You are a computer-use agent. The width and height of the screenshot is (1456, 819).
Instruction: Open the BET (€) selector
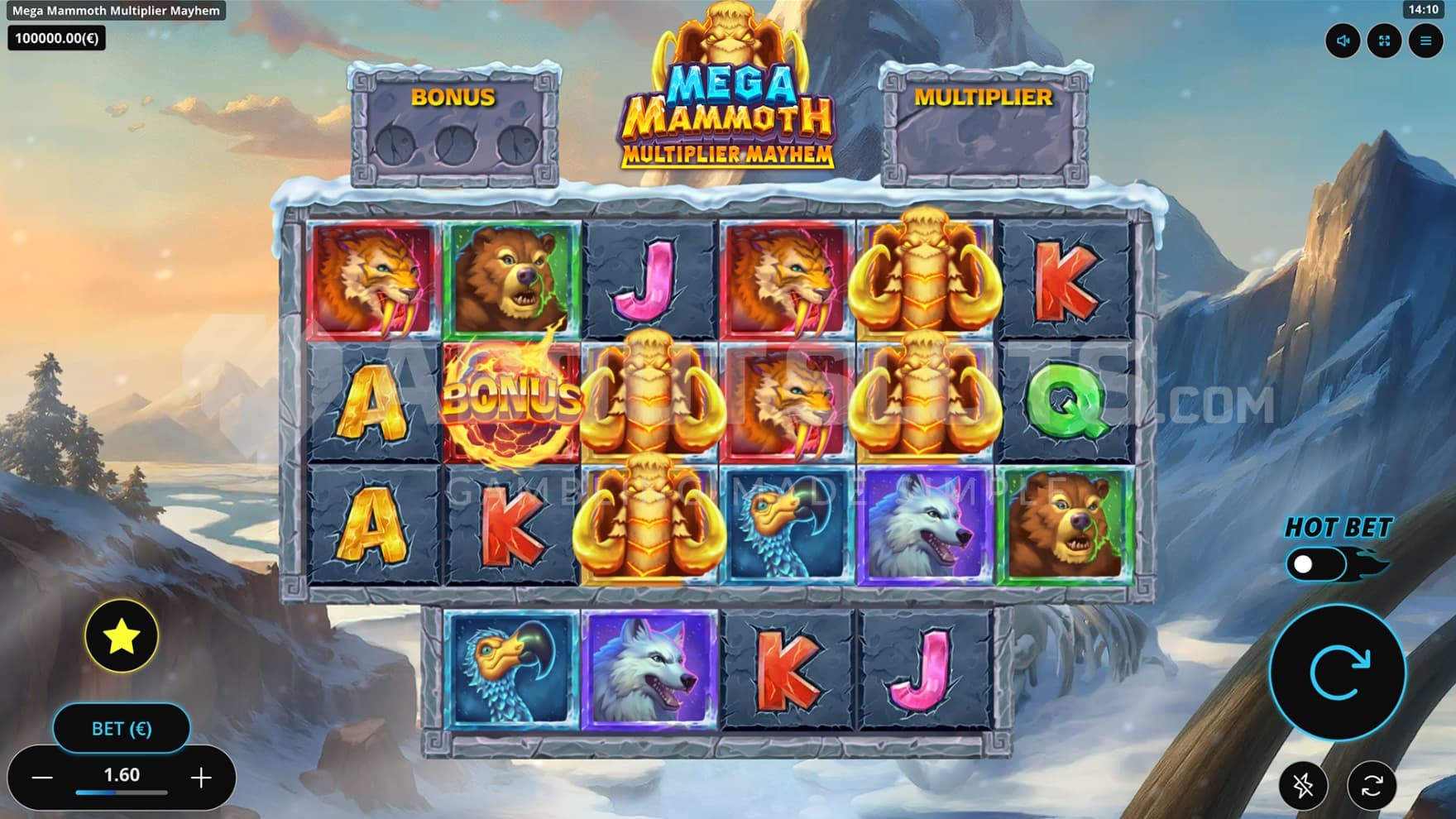coord(122,729)
